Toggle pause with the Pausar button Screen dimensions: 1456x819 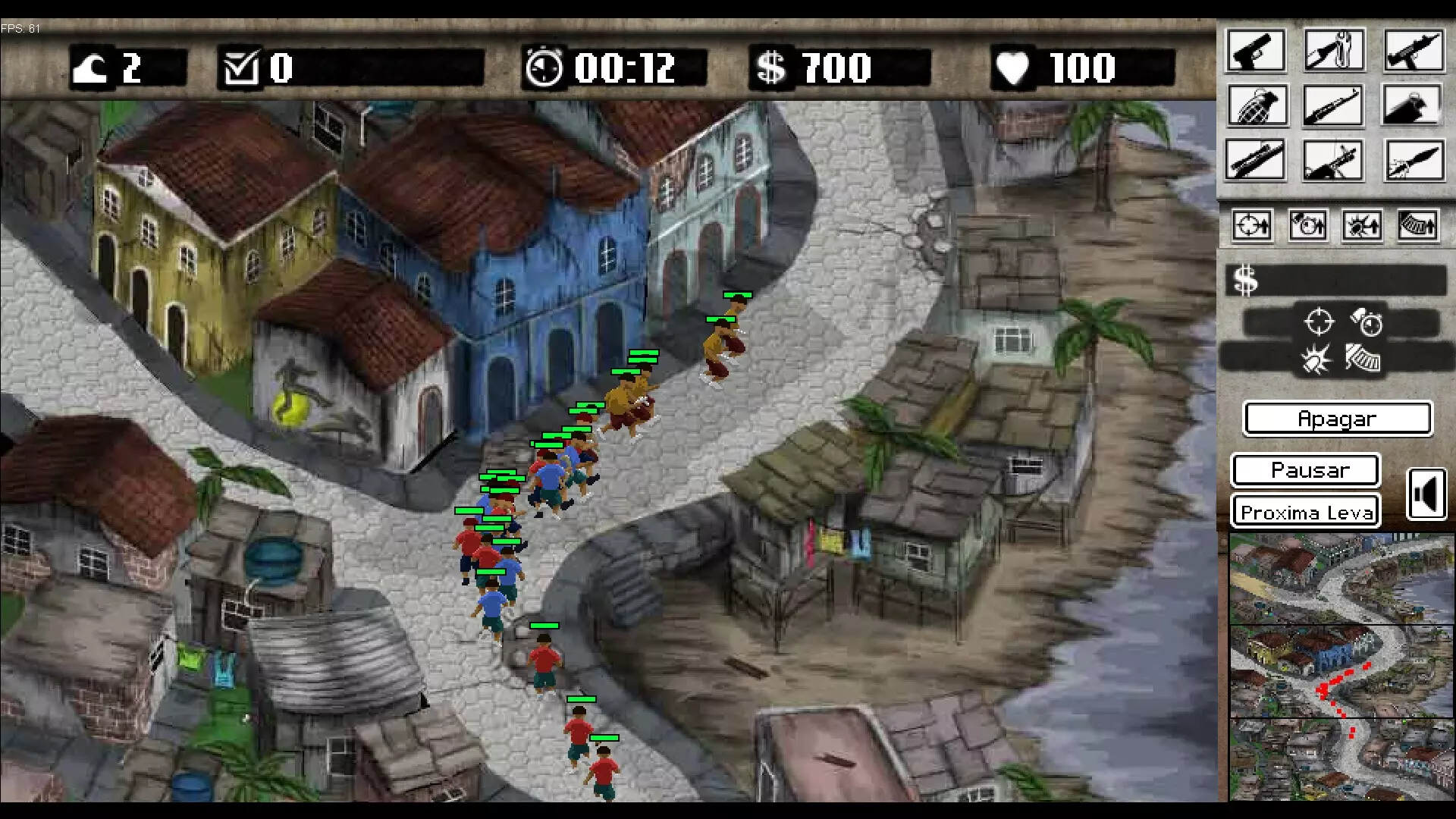[x=1306, y=470]
